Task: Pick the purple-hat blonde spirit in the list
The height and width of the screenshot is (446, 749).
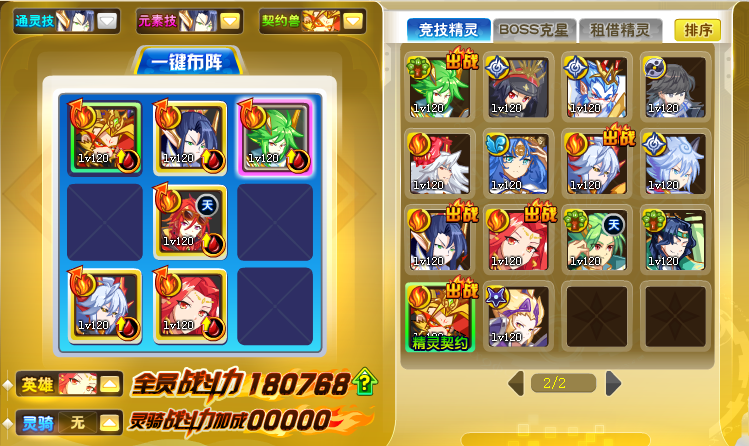Action: pos(517,317)
